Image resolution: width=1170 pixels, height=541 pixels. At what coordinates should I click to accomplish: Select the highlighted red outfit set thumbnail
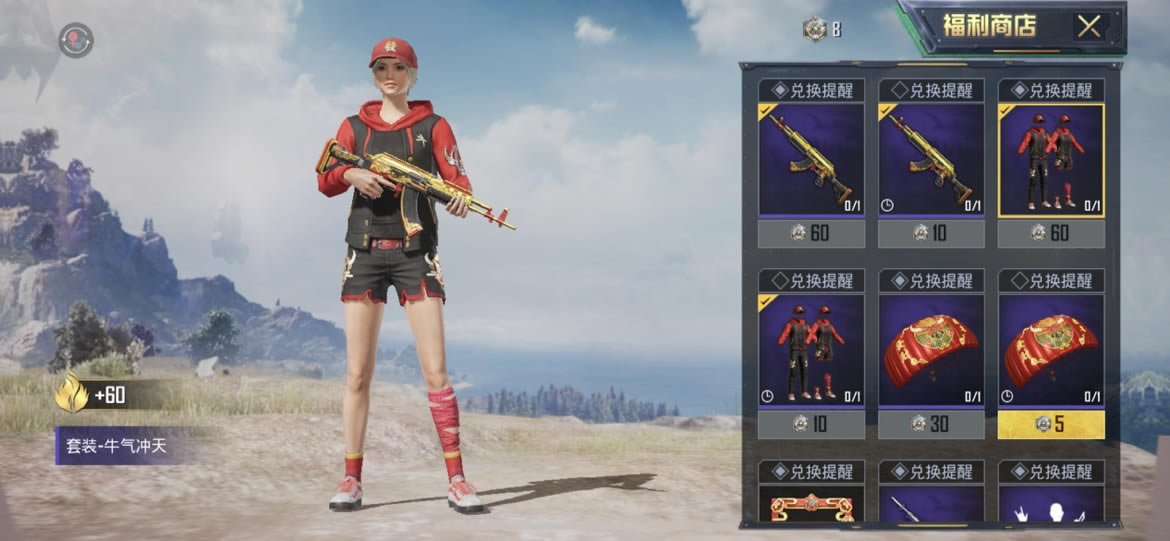pyautogui.click(x=1051, y=158)
